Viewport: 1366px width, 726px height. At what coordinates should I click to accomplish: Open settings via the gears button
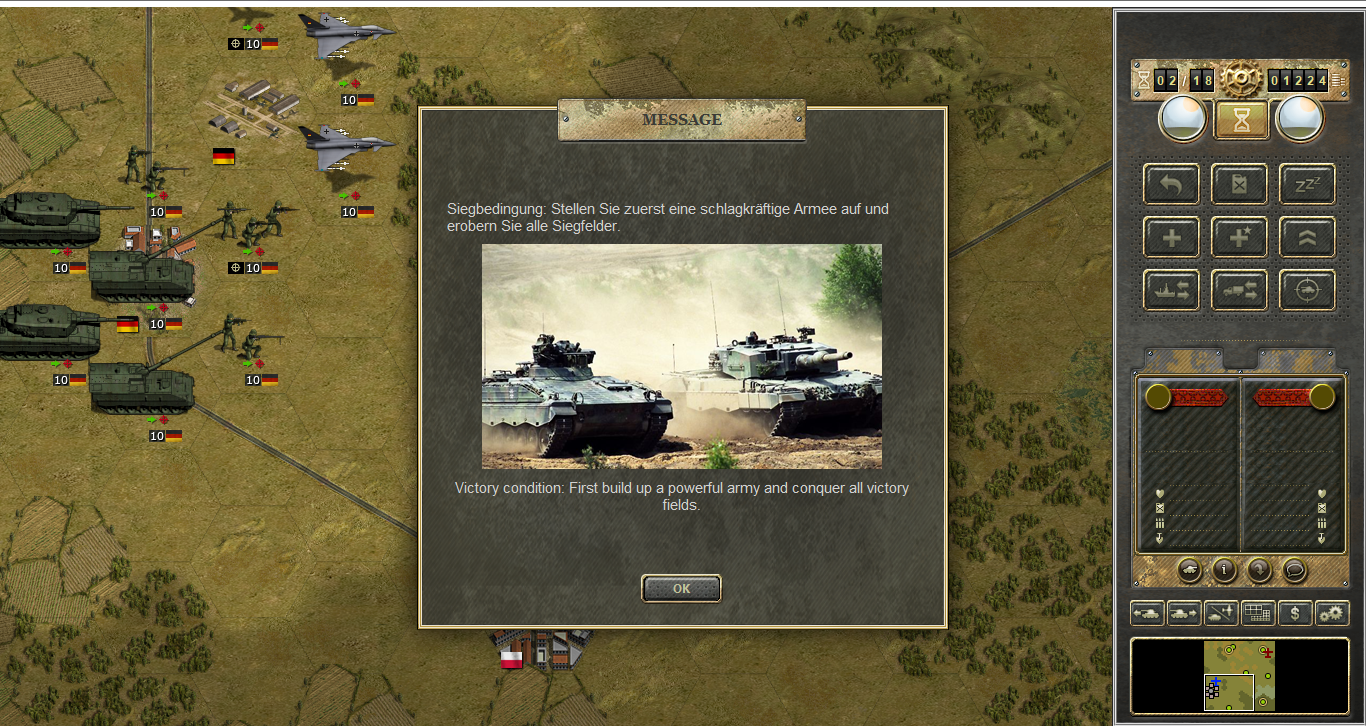(1332, 613)
